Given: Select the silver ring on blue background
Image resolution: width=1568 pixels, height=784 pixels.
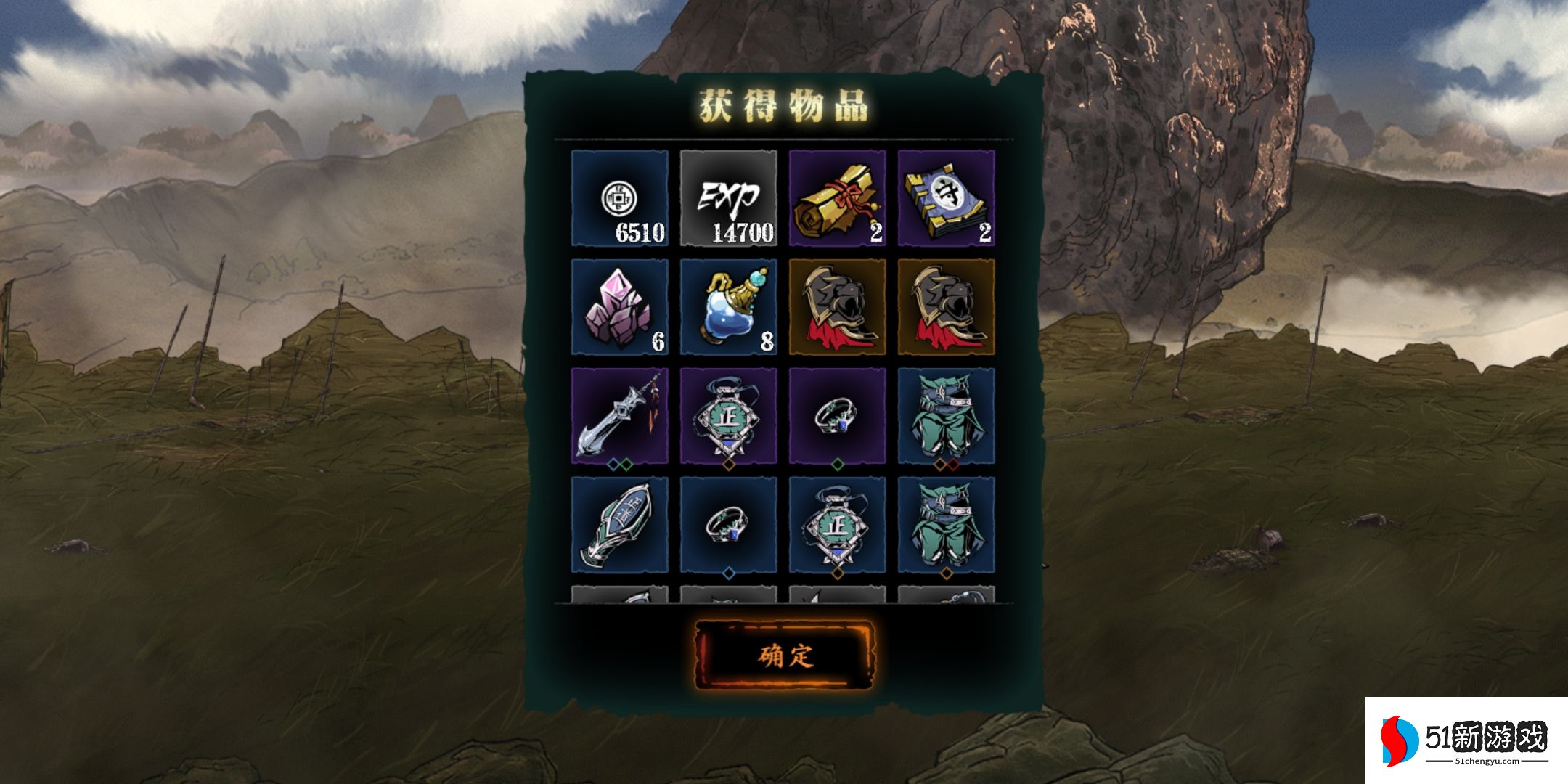Looking at the screenshot, I should click(x=728, y=525).
